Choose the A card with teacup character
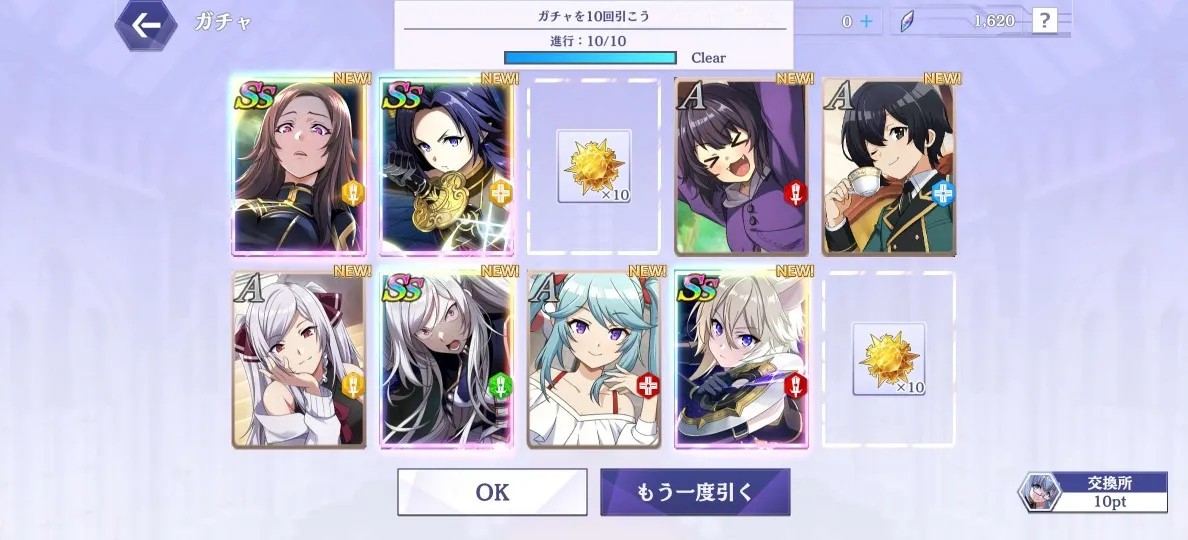The image size is (1188, 540). (888, 167)
